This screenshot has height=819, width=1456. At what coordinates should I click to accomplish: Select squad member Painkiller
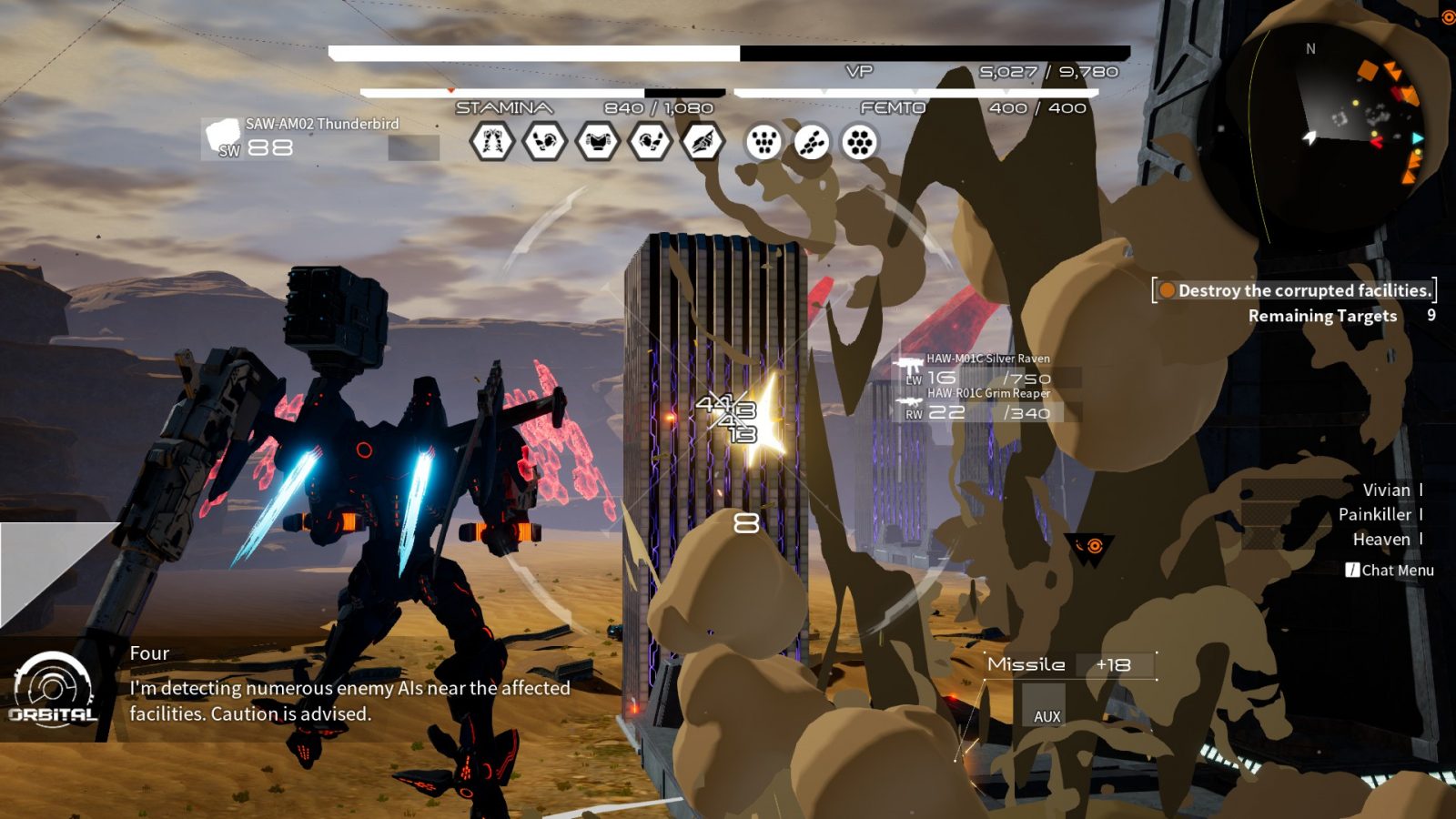point(1375,515)
